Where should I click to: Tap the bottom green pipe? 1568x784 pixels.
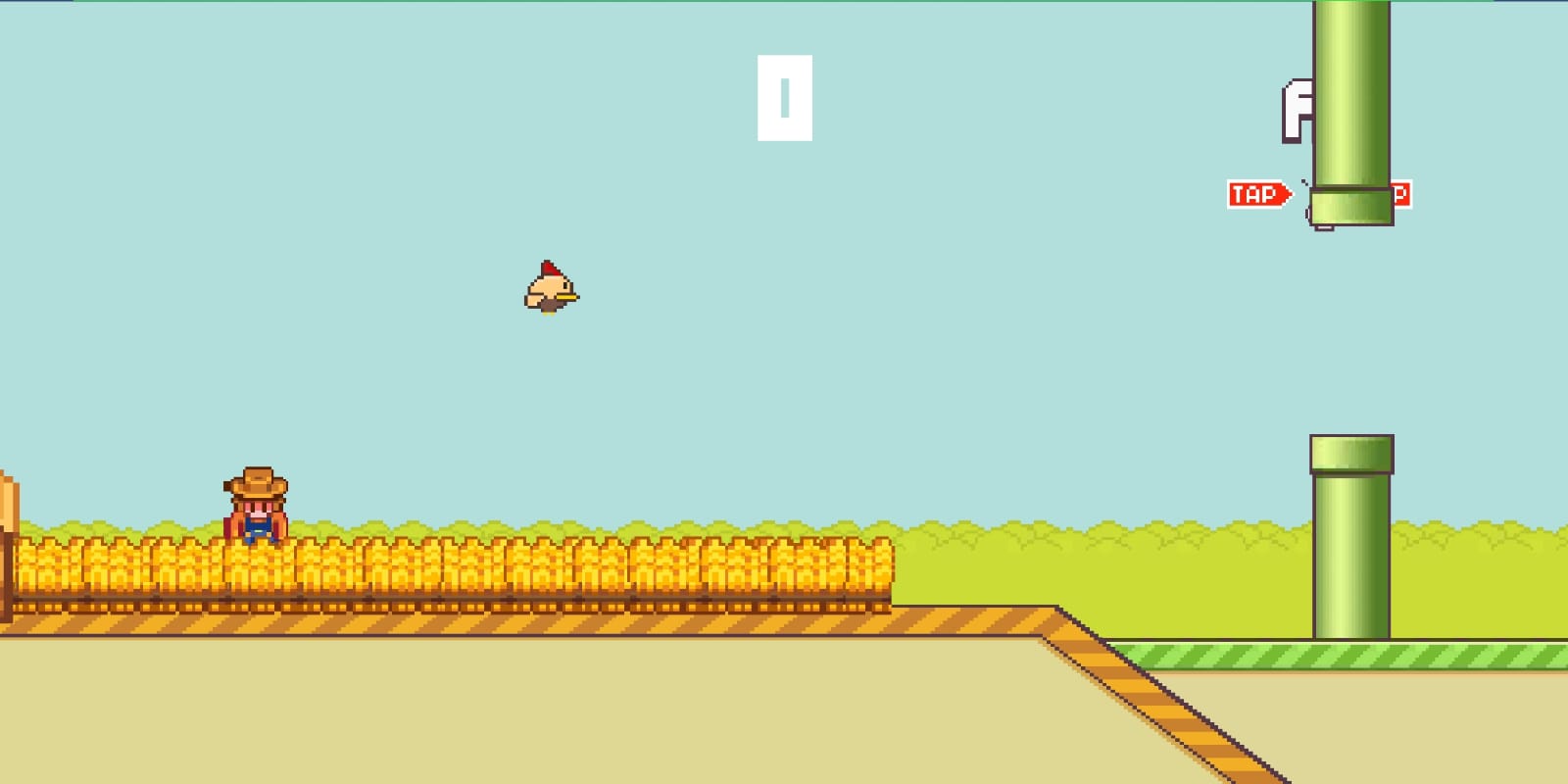click(x=1350, y=549)
